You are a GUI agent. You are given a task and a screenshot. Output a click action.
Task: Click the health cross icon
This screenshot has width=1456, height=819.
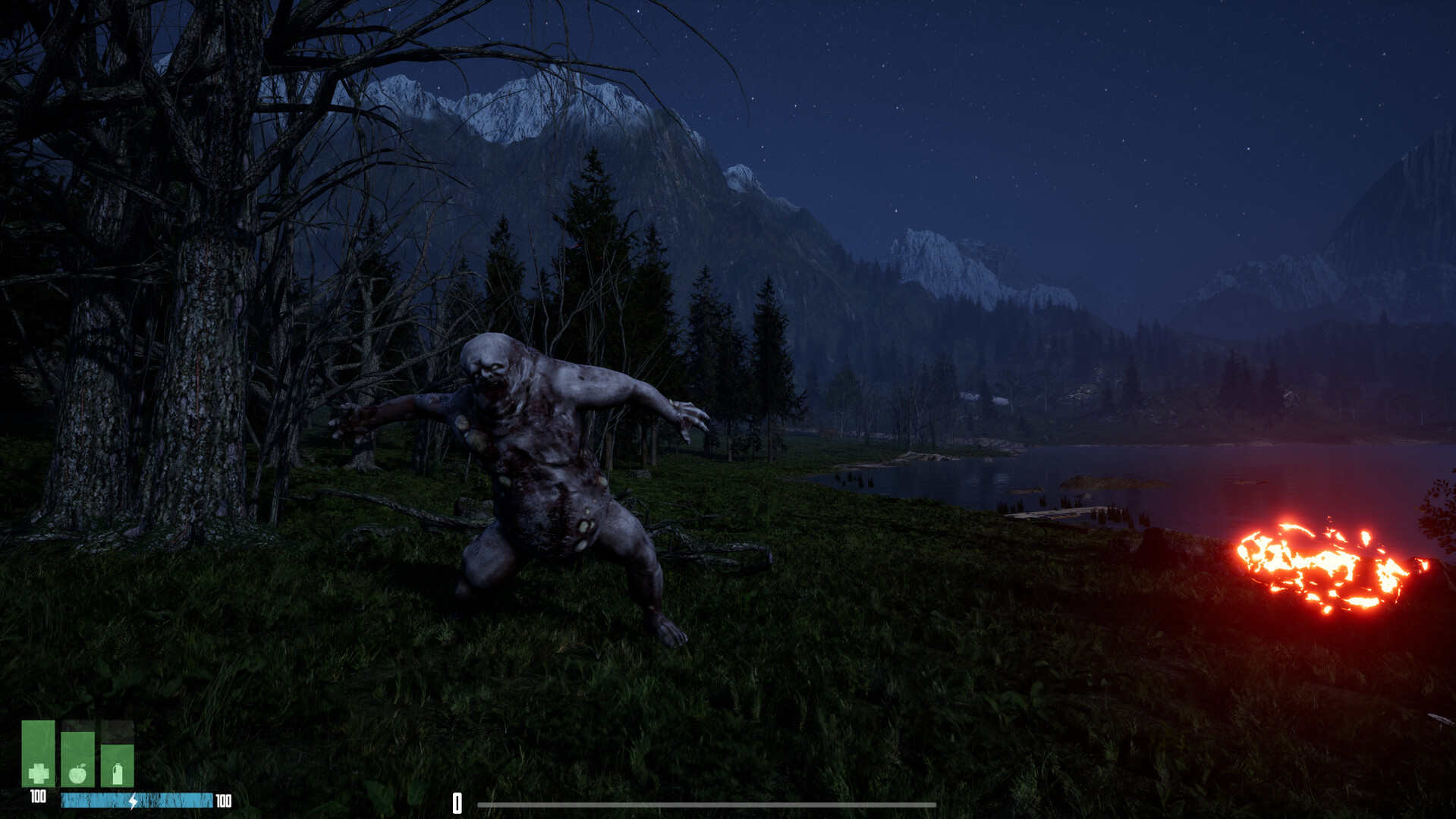click(39, 774)
